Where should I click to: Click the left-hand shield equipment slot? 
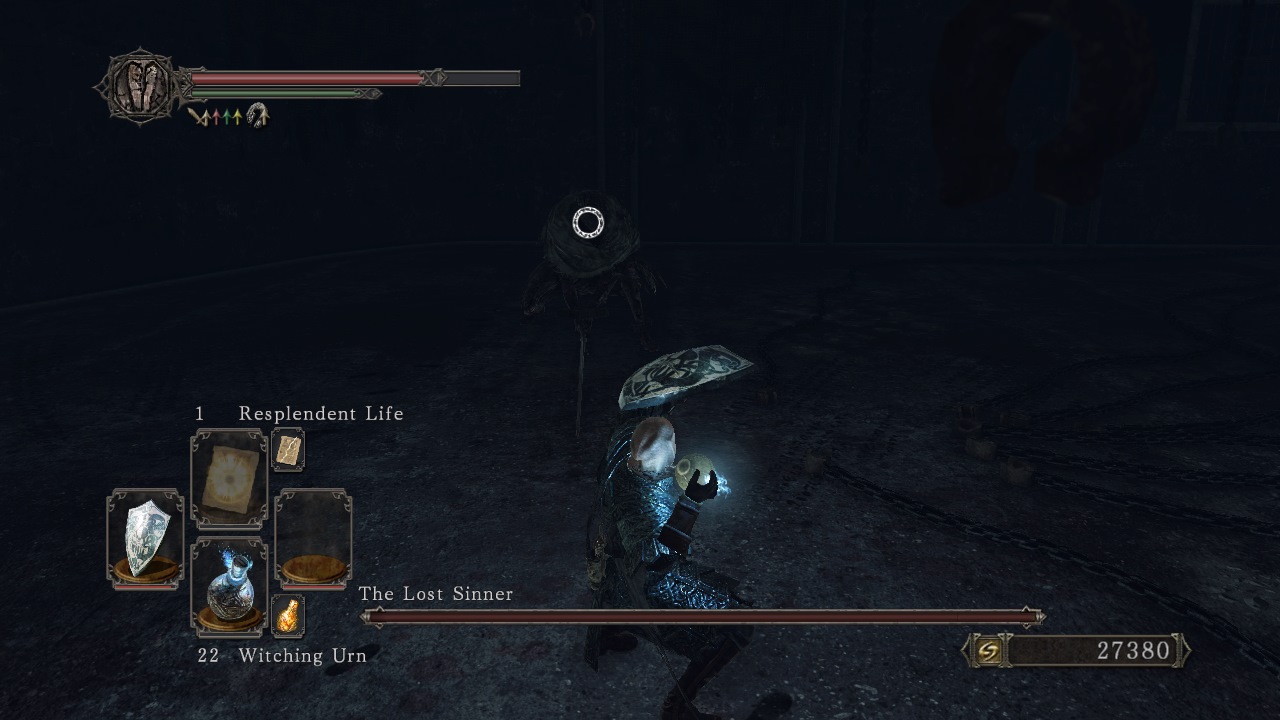[145, 537]
